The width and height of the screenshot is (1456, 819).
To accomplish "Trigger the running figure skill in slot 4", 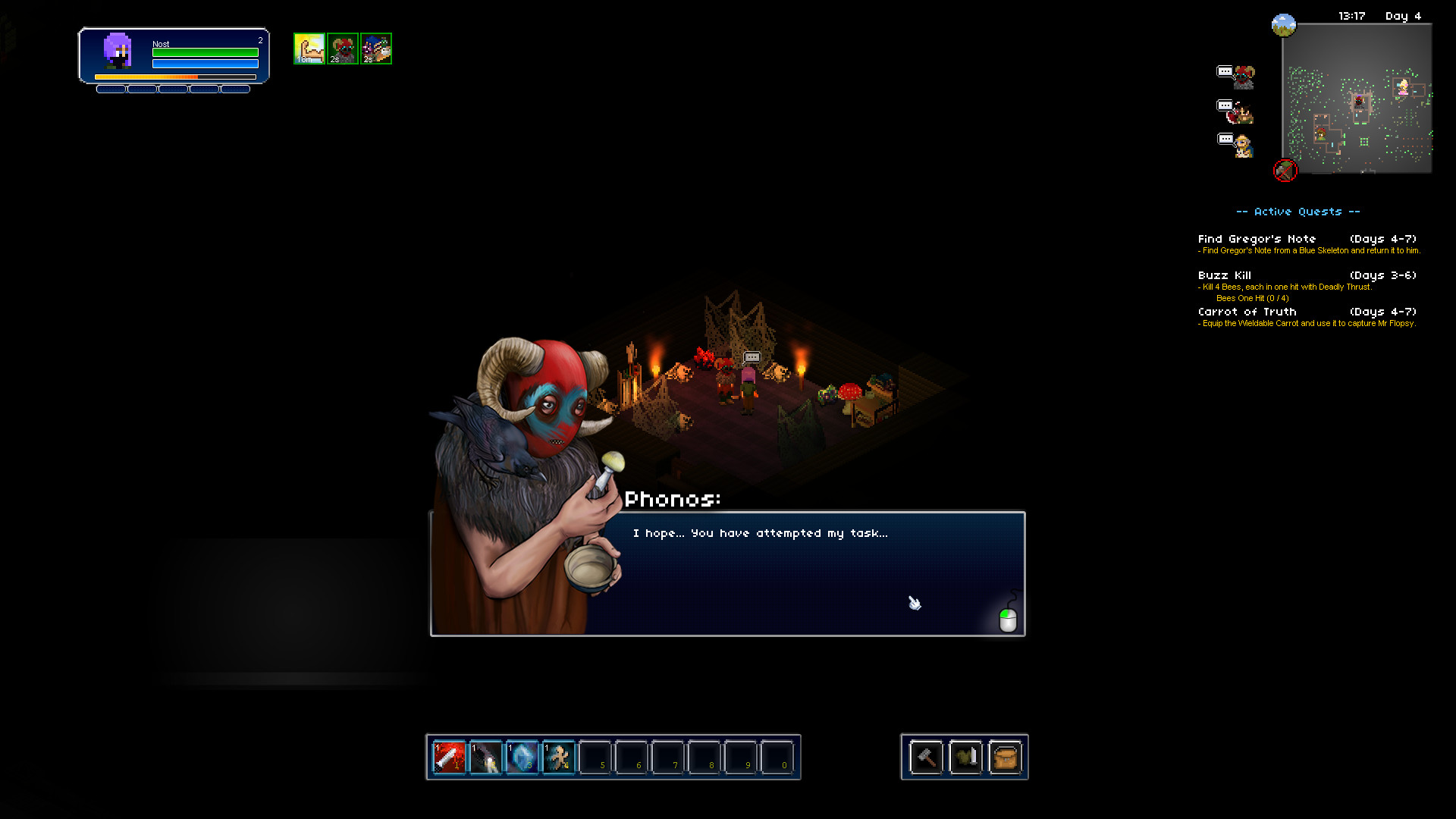I will click(x=558, y=757).
